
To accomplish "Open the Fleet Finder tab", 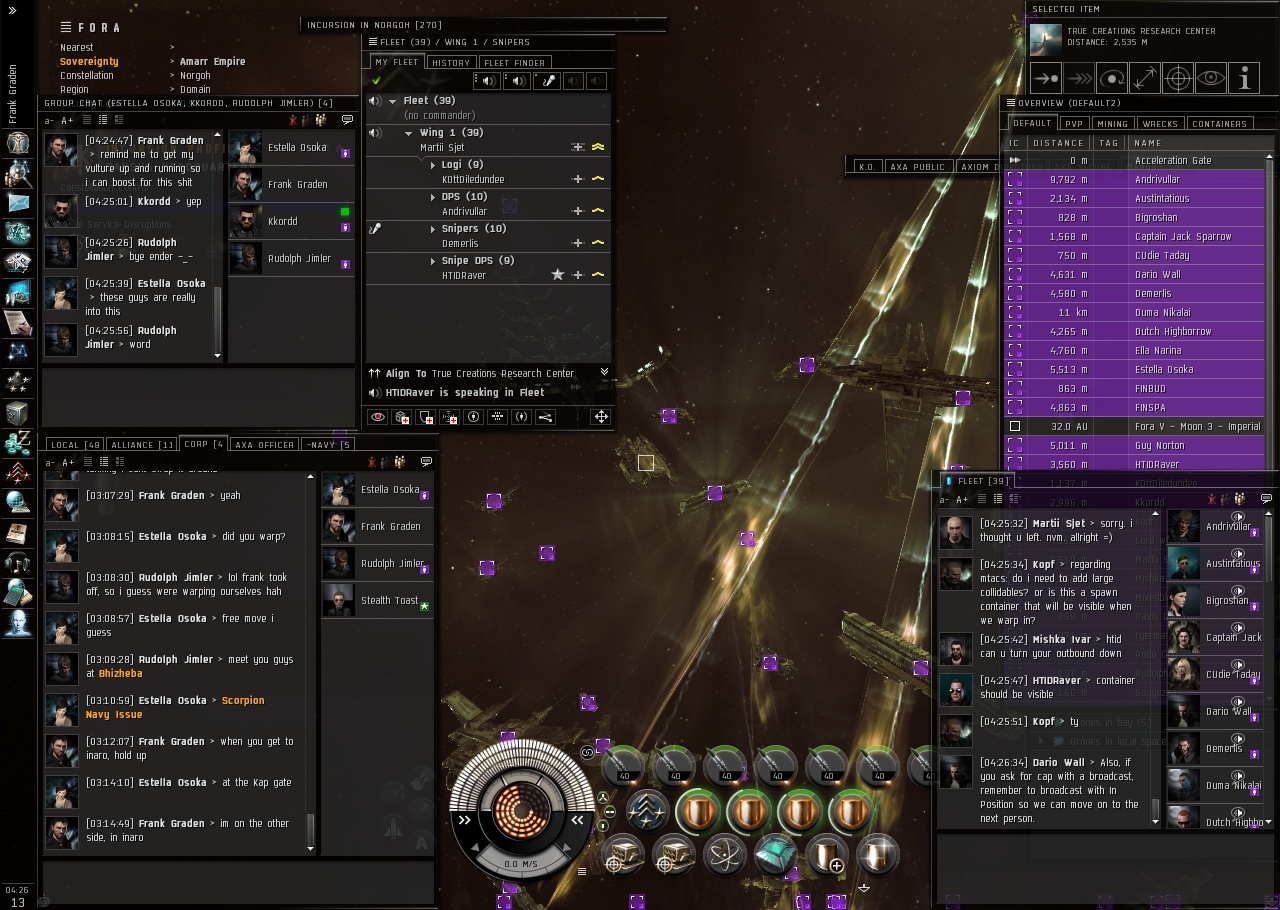I will [514, 62].
